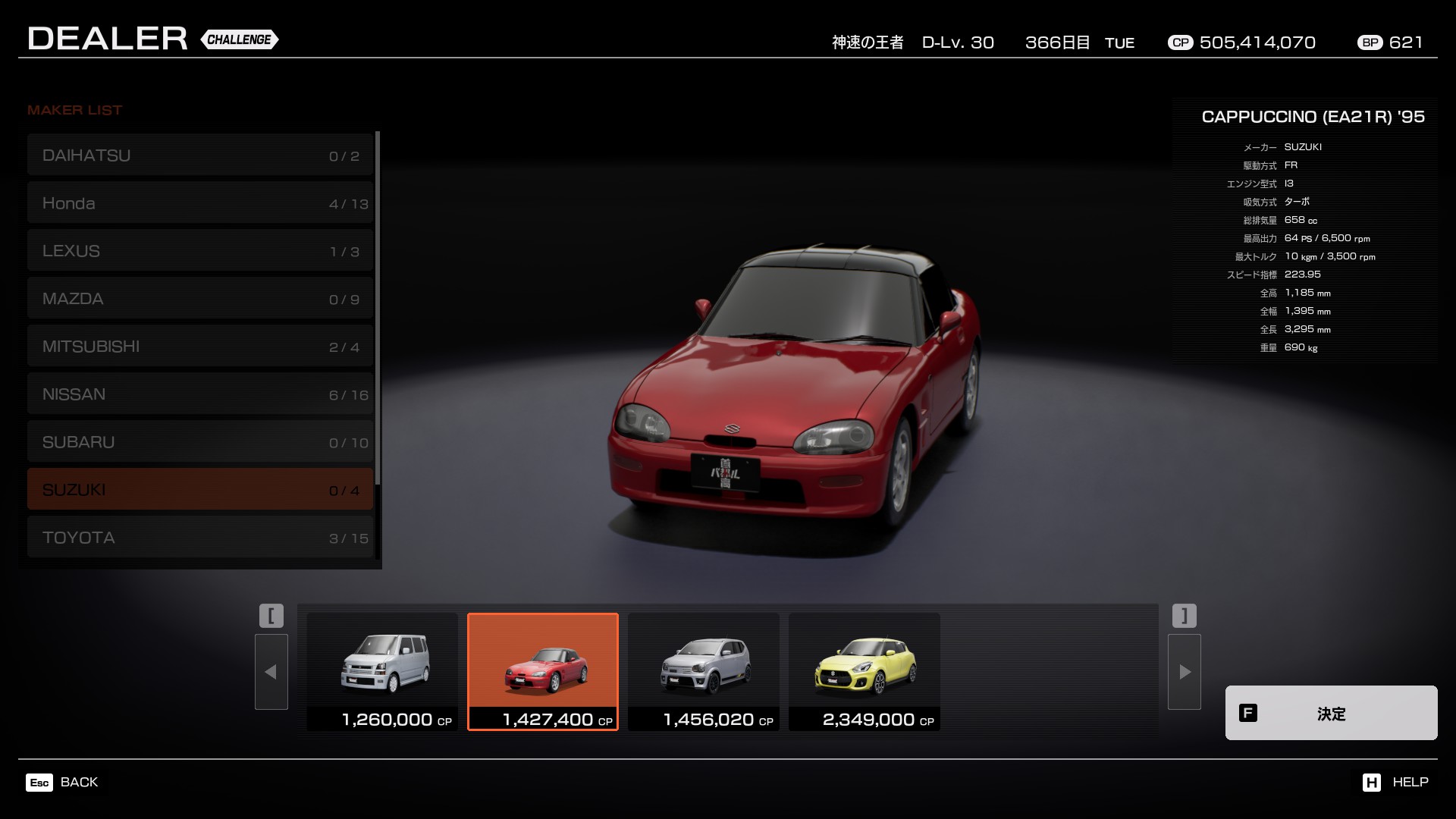This screenshot has height=819, width=1456.
Task: Click the left arrow of car carousel
Action: click(x=271, y=672)
